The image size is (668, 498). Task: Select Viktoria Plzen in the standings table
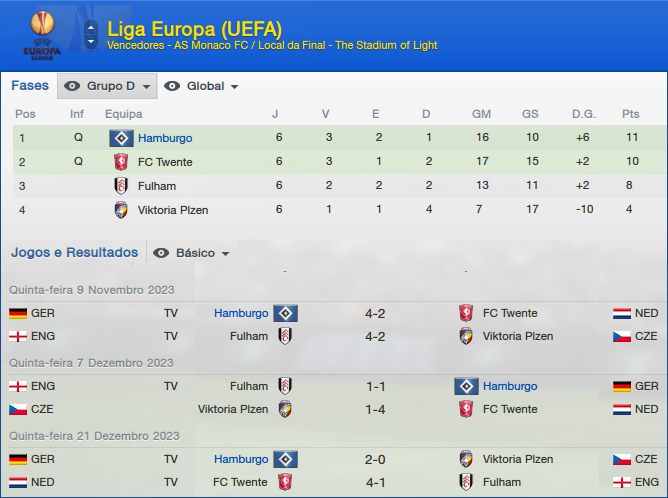click(172, 210)
